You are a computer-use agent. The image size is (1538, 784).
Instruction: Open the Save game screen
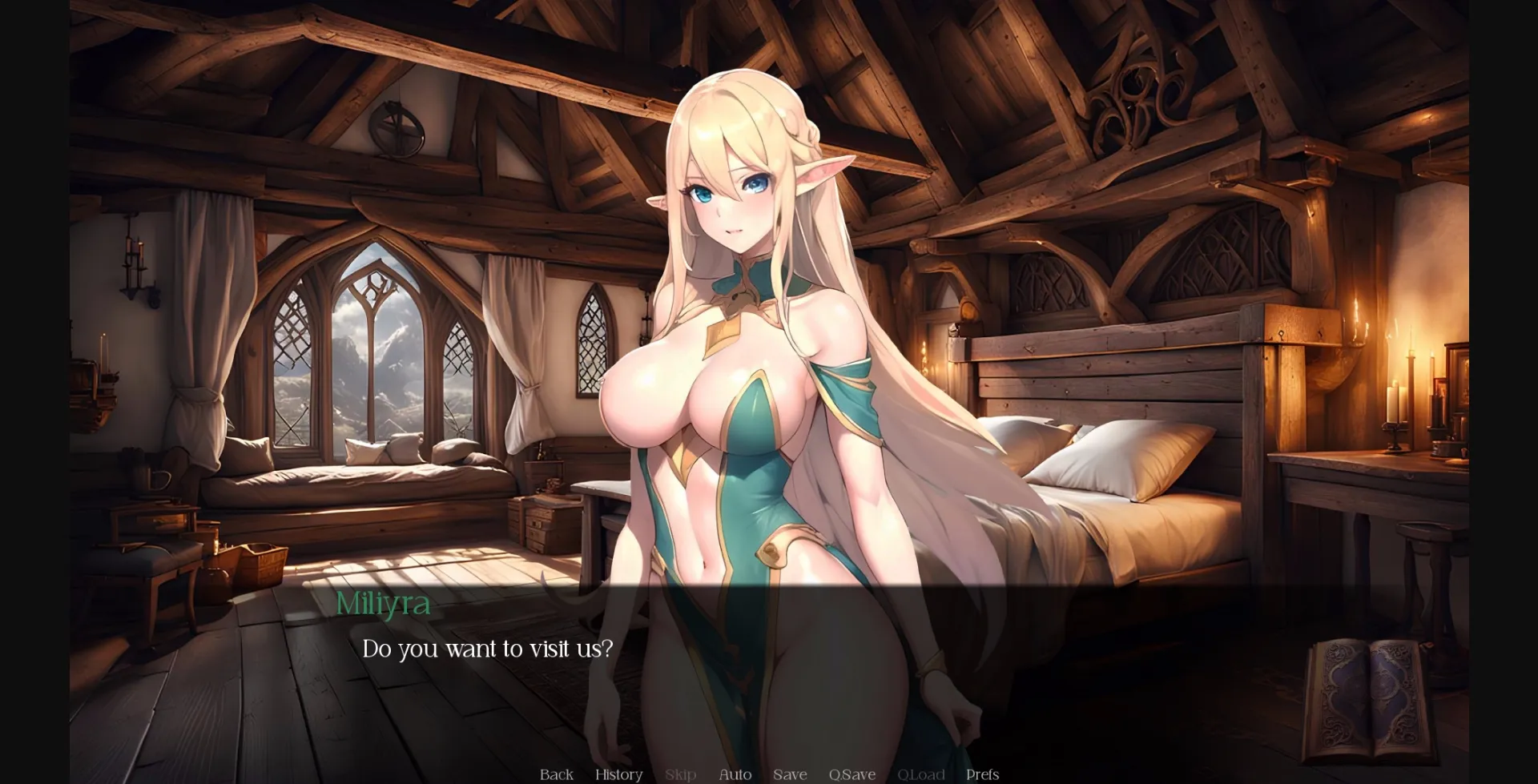point(790,774)
